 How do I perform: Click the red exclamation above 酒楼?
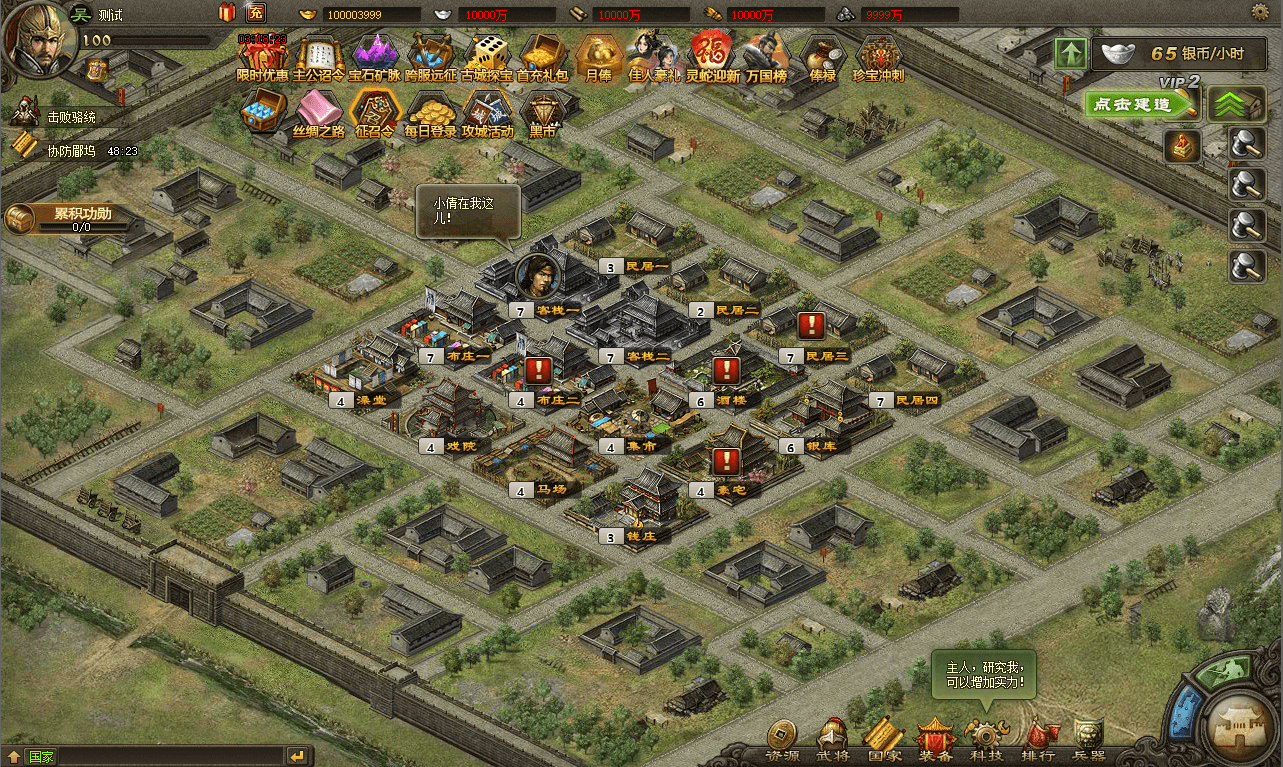(x=726, y=370)
